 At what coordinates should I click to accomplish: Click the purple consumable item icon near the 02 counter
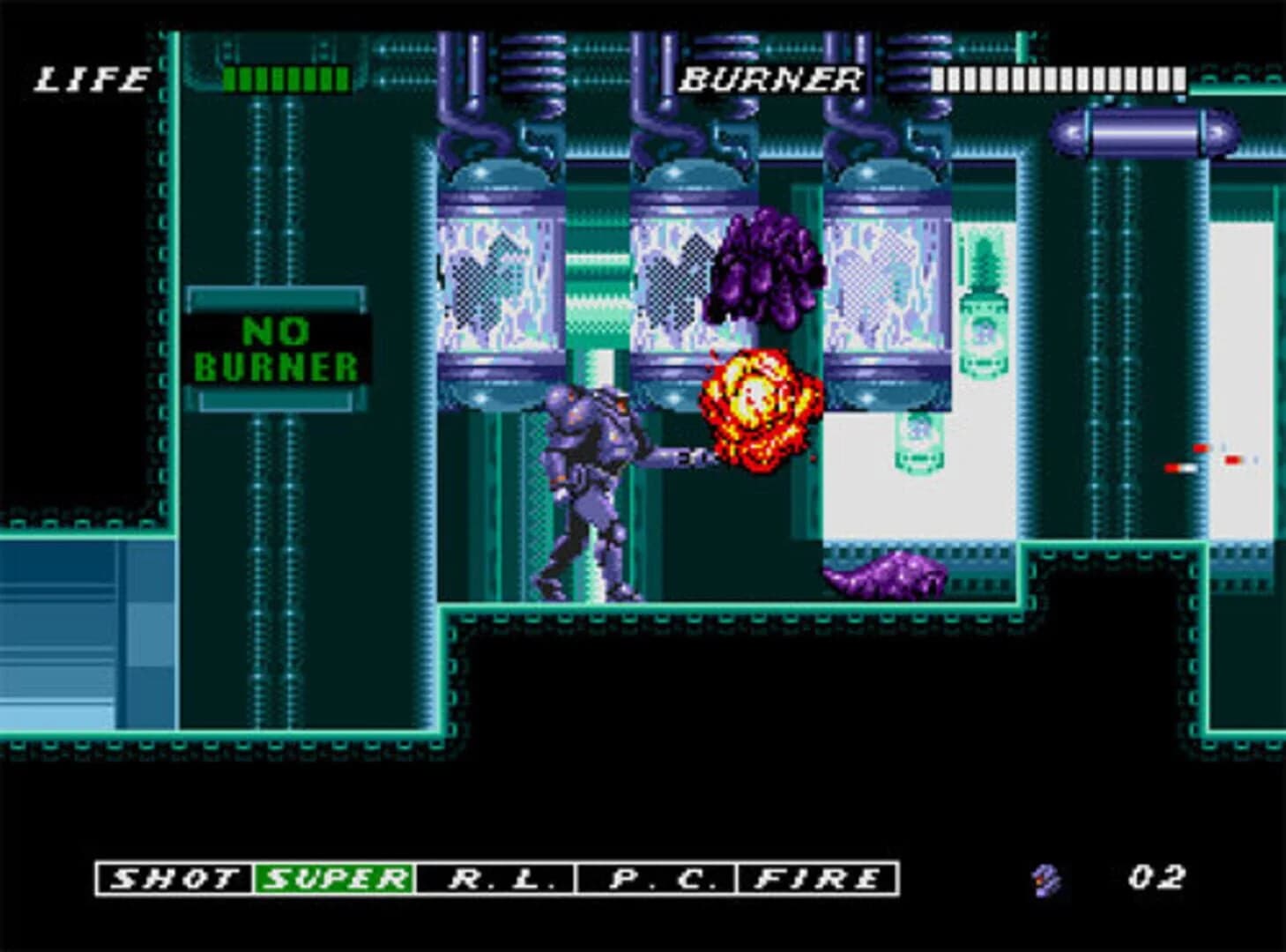1044,877
